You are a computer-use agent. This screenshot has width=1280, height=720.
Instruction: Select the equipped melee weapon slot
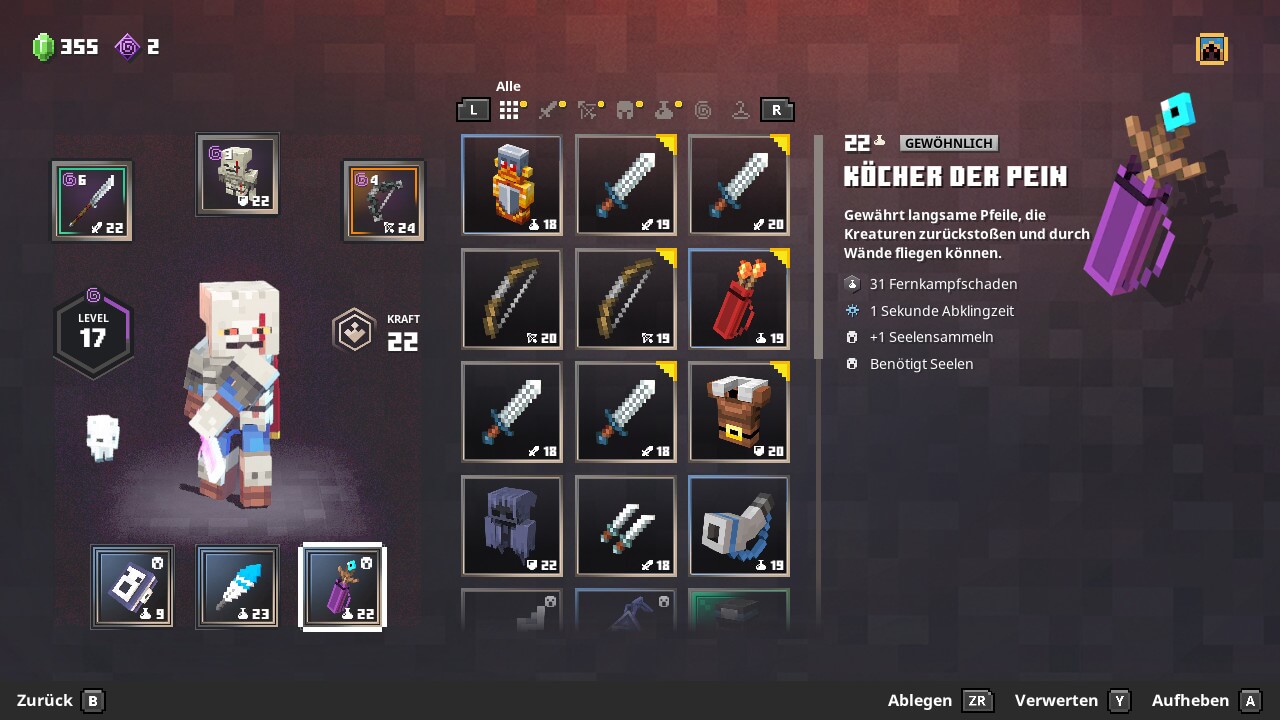point(92,200)
